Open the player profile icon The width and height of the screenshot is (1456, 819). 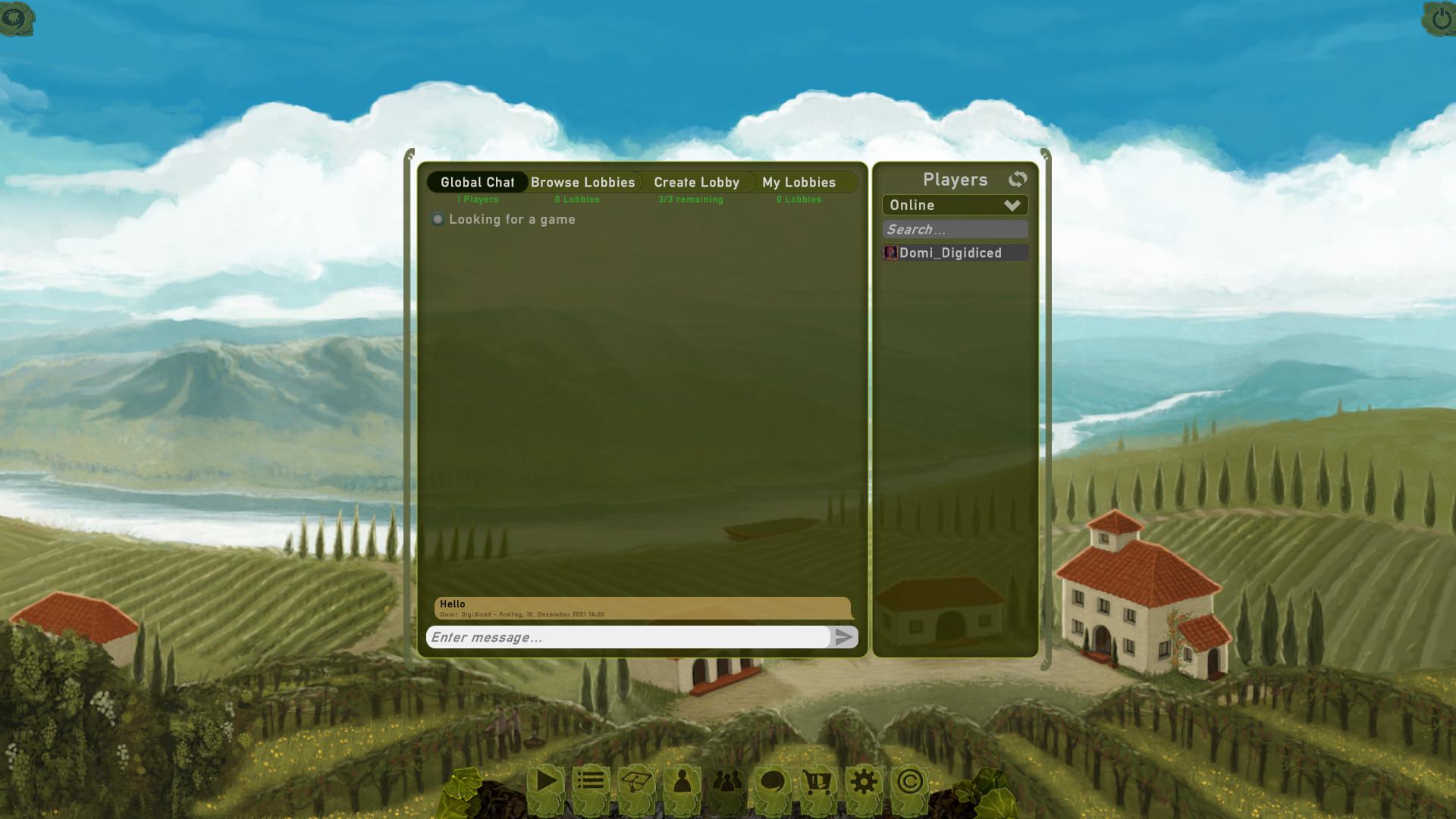681,780
